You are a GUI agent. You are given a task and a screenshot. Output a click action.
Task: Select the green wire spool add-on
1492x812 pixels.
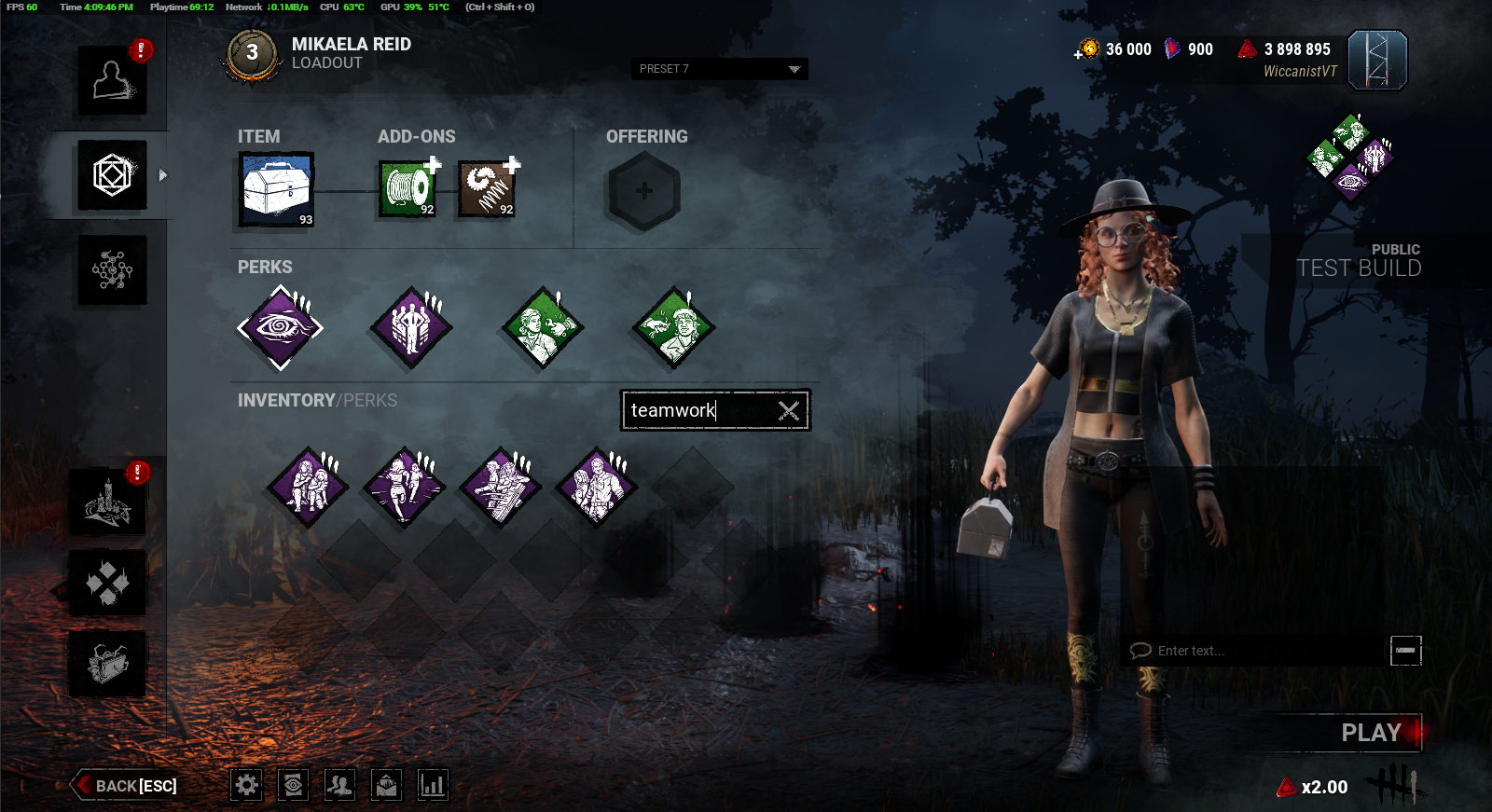pos(408,189)
